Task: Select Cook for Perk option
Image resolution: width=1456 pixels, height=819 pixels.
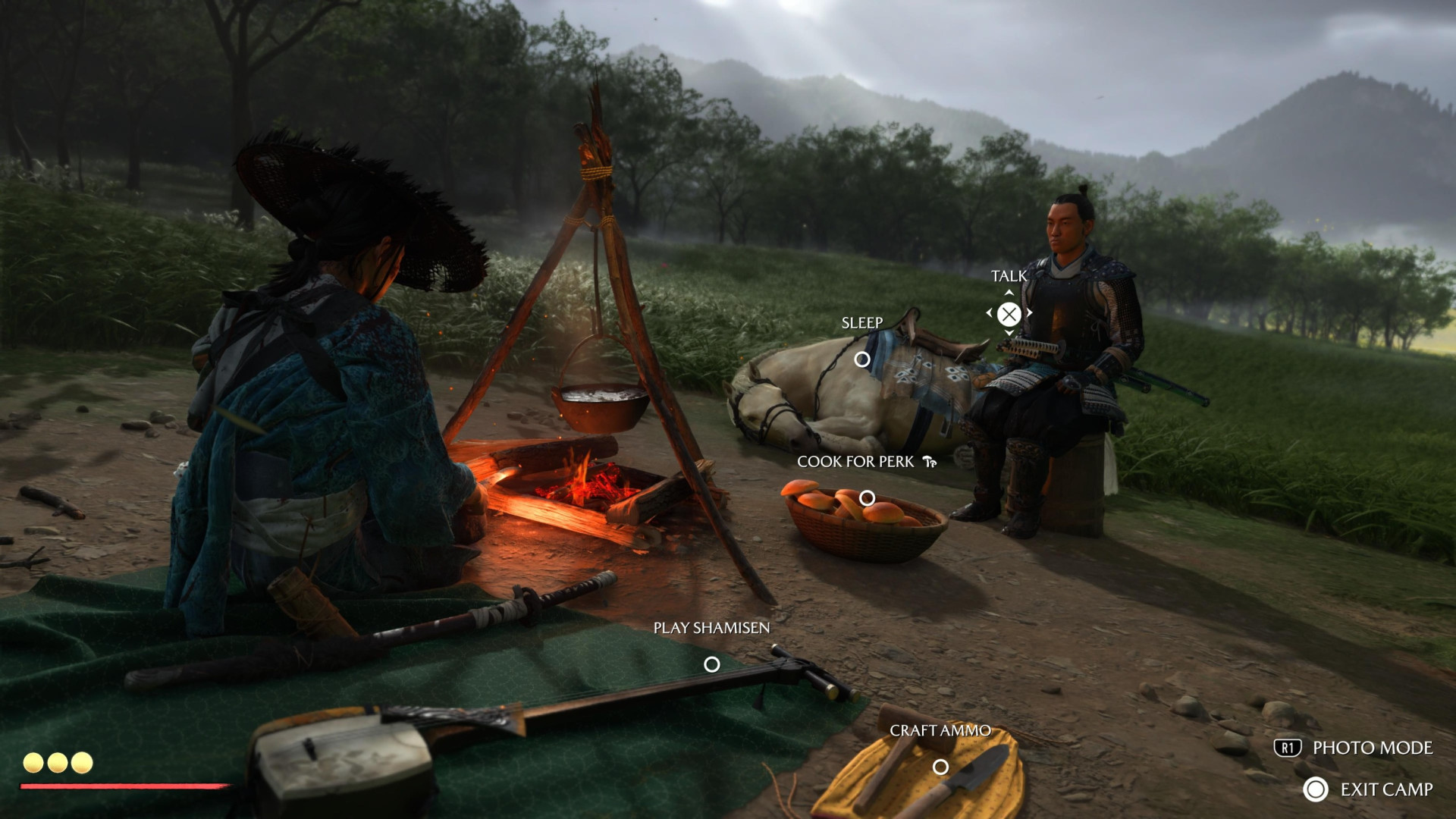Action: tap(867, 498)
